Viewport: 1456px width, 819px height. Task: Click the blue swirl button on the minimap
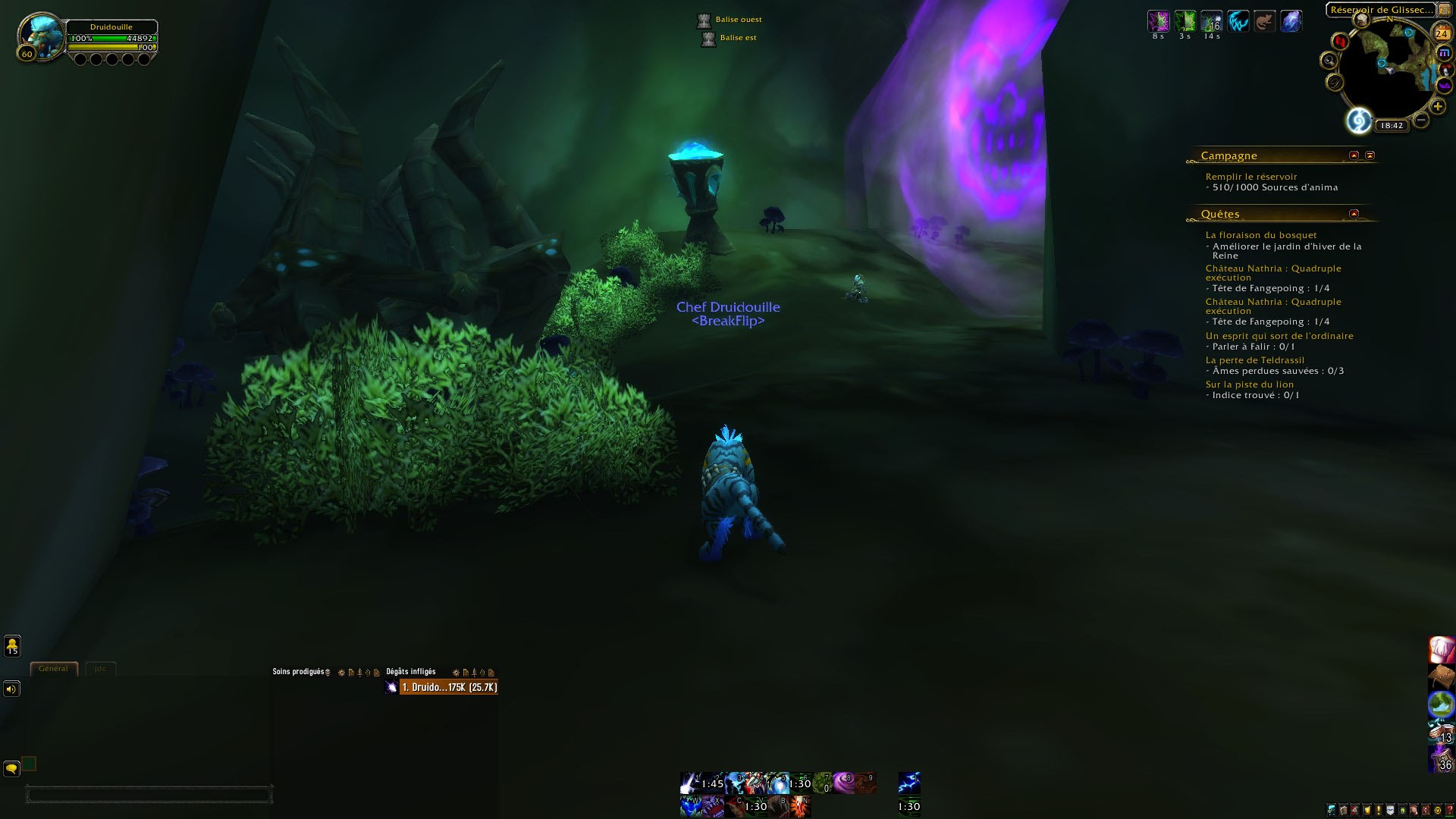[1358, 121]
